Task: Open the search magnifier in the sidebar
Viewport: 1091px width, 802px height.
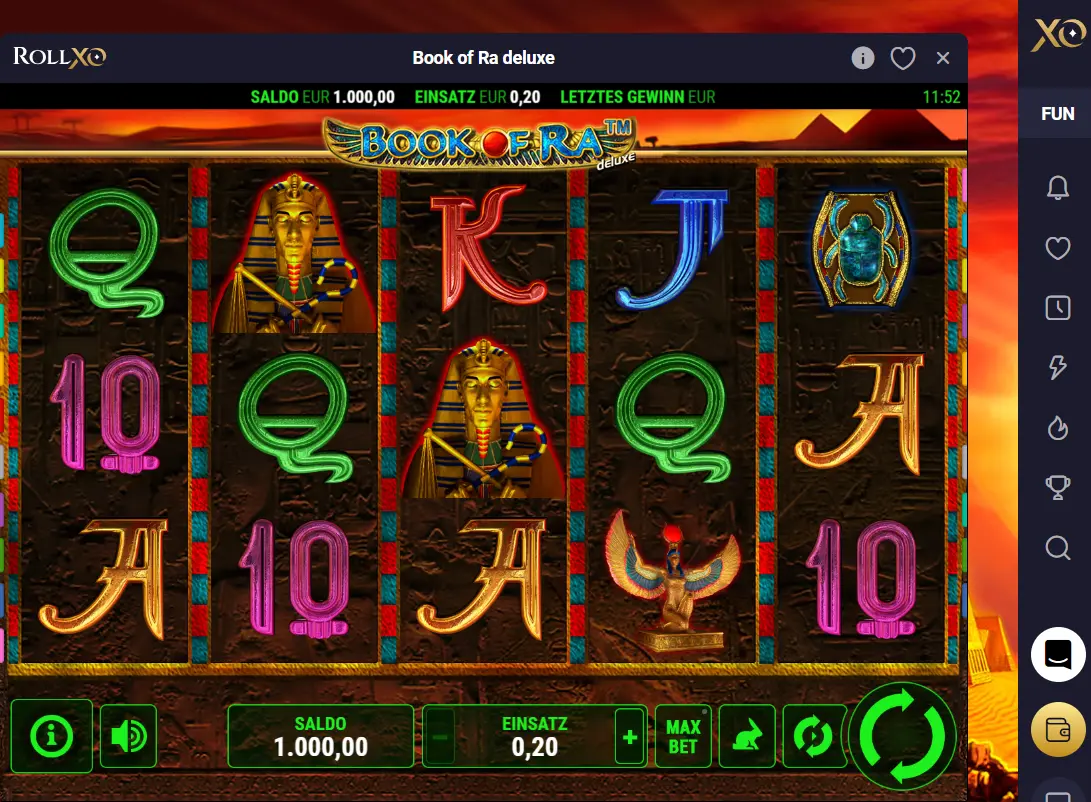Action: [1057, 548]
